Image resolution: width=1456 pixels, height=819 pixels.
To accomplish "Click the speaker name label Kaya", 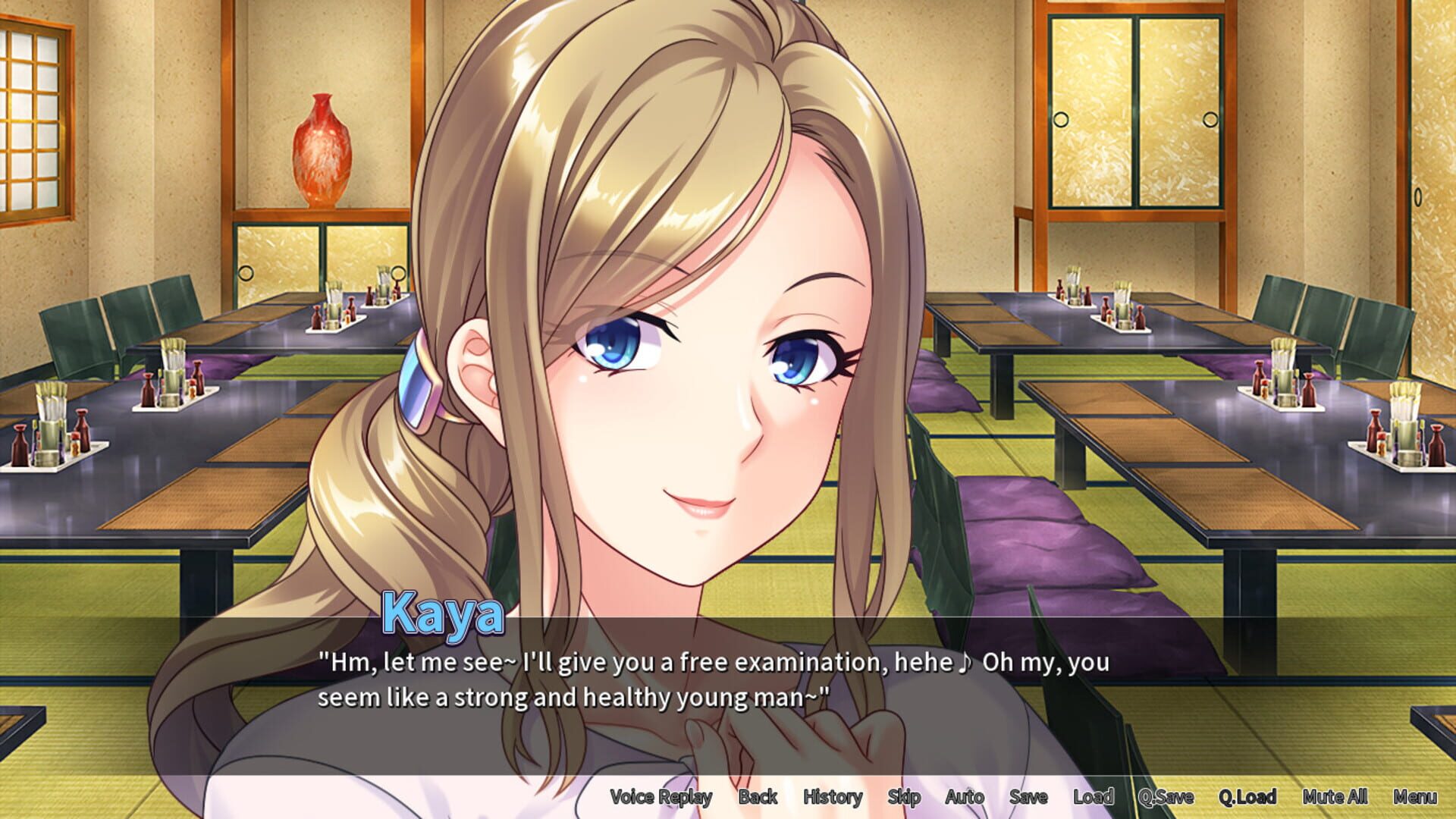I will click(x=442, y=614).
